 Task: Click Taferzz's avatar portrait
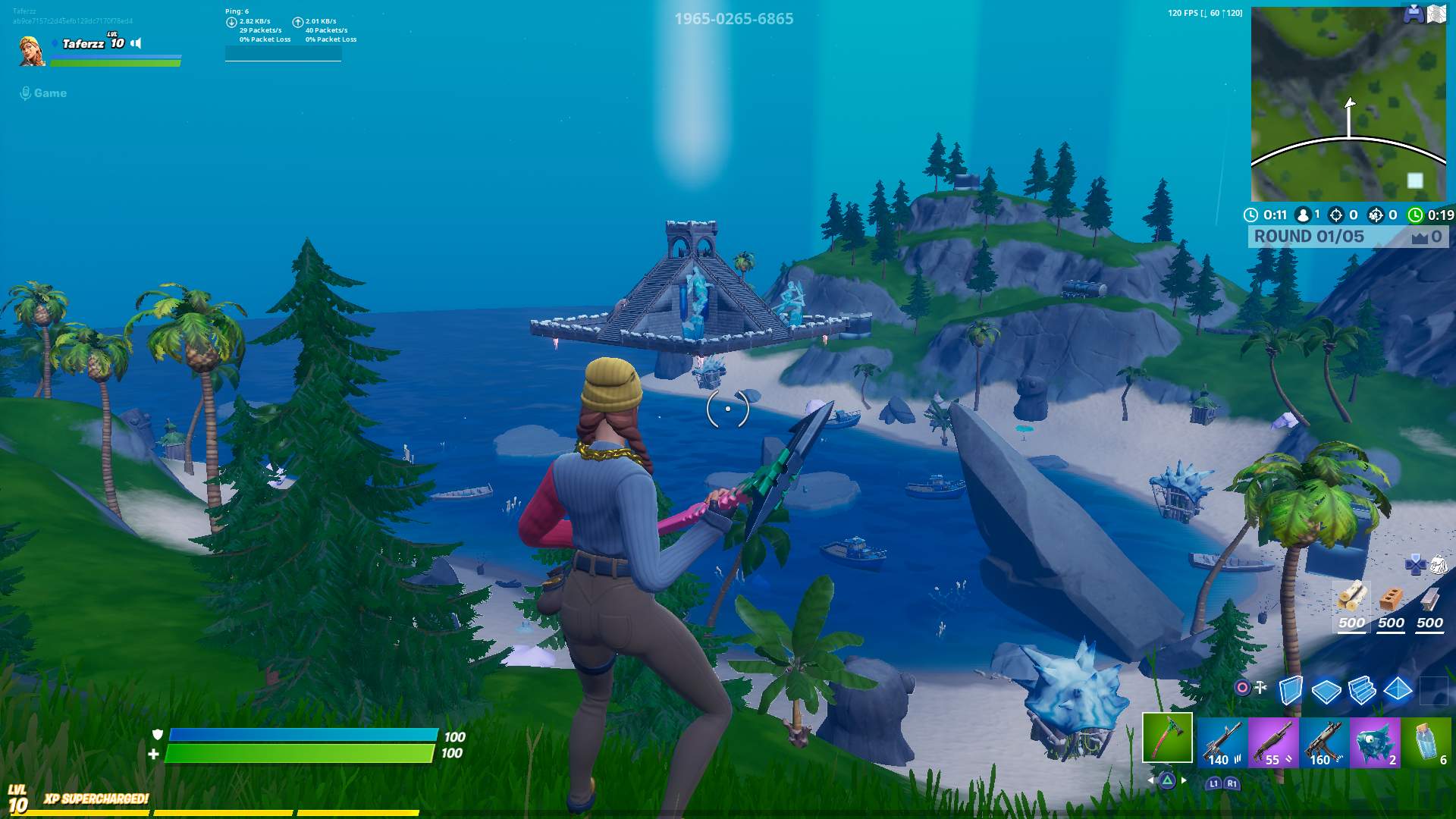point(30,52)
